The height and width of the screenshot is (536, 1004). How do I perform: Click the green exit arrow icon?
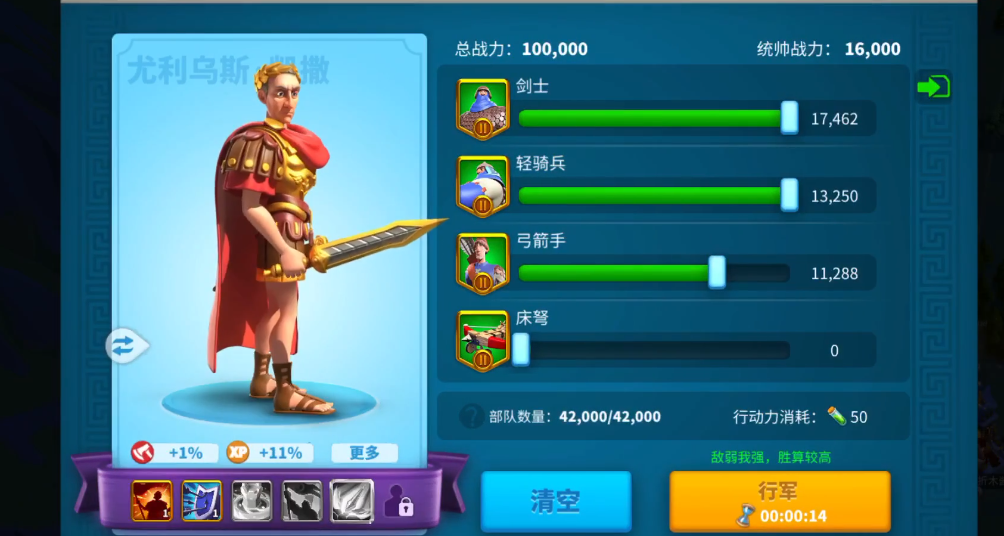[x=932, y=87]
